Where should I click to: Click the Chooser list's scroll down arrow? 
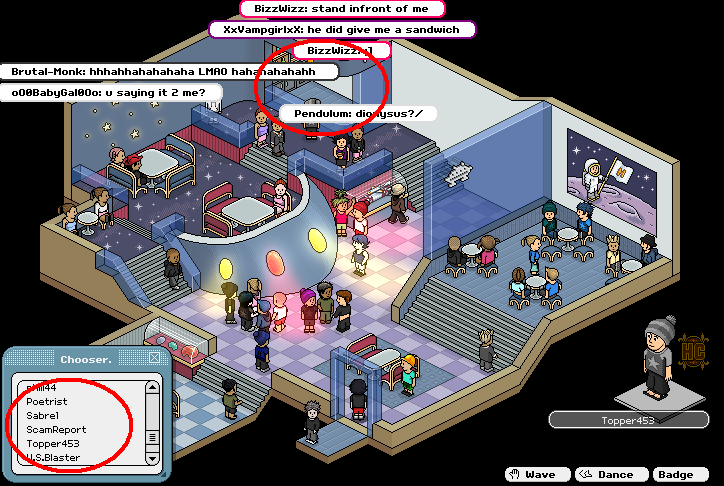pos(152,458)
